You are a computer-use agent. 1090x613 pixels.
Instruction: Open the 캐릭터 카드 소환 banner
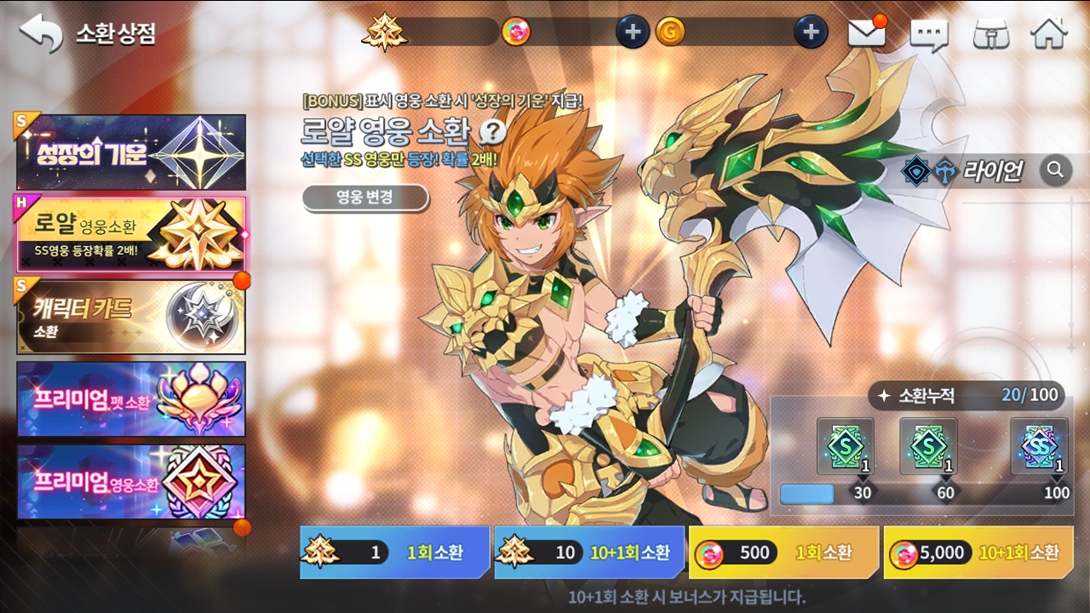click(x=131, y=317)
